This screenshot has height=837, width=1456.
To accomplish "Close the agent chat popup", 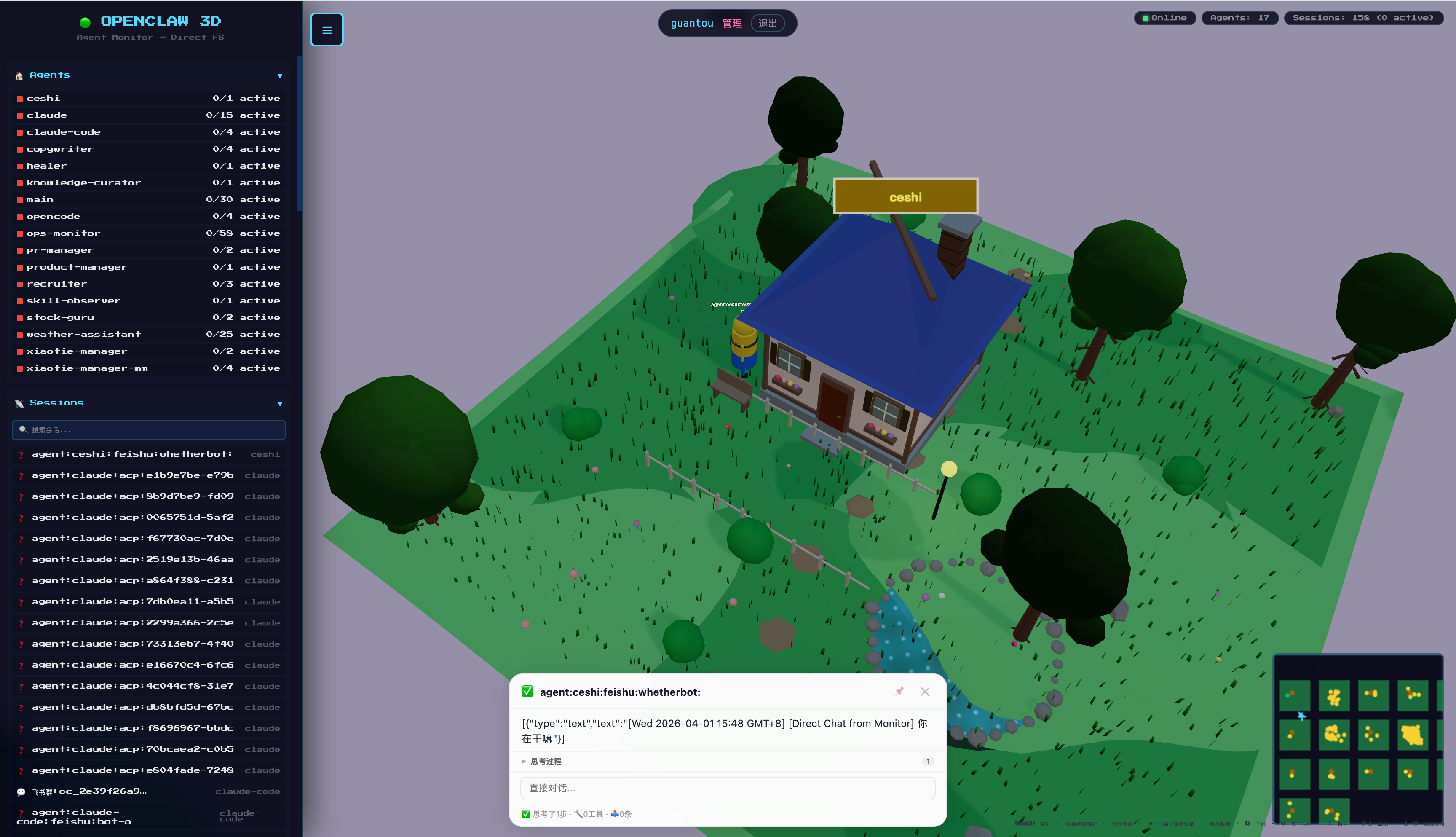I will click(x=924, y=692).
